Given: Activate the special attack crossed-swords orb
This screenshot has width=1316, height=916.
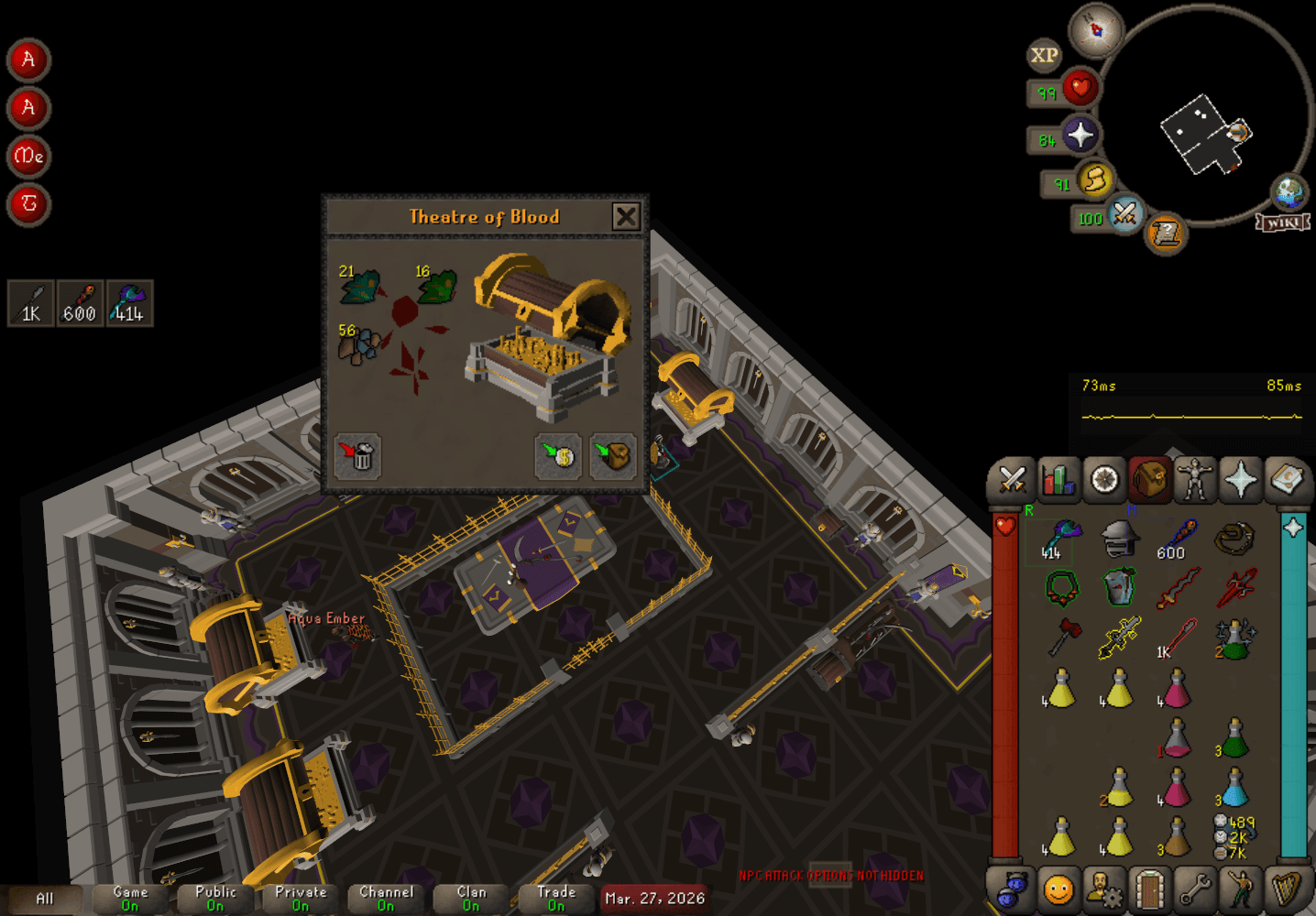Looking at the screenshot, I should click(1124, 214).
